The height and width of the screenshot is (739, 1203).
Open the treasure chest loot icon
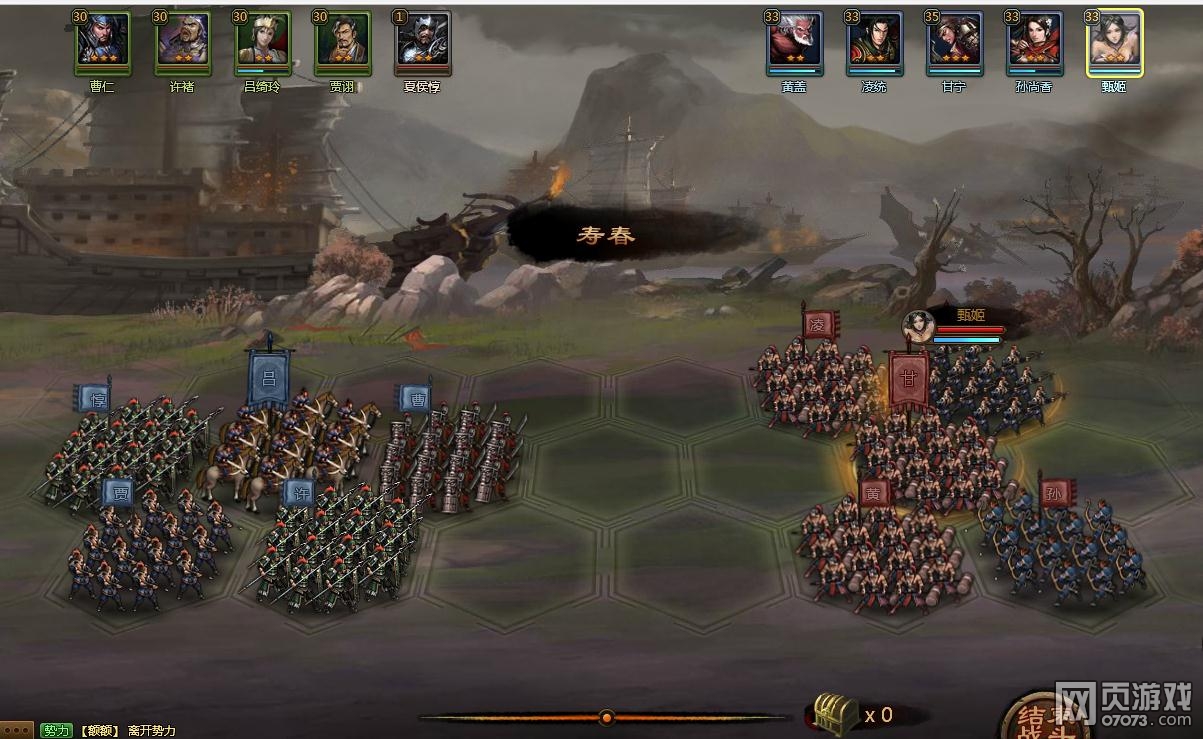(x=835, y=713)
